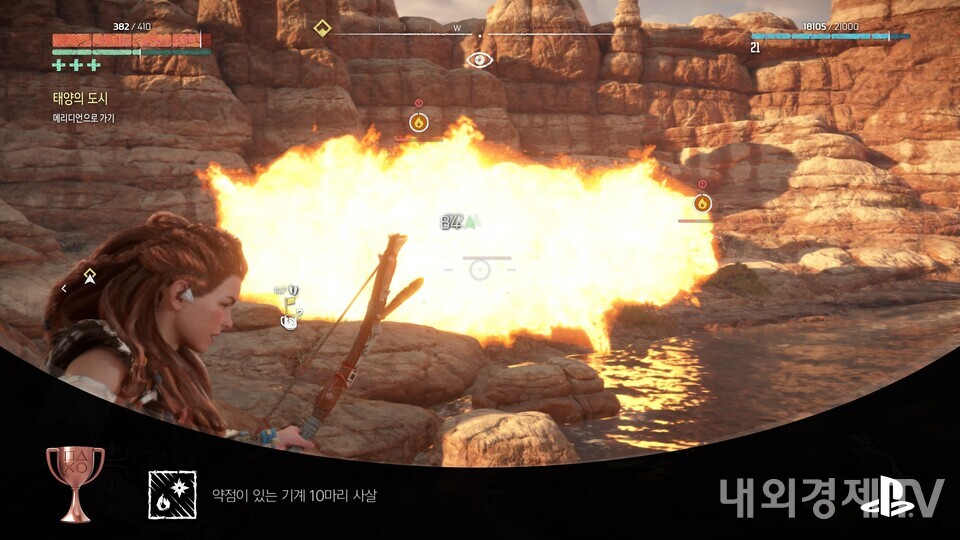Click the bronze trophy cup icon
Viewport: 960px width, 540px height.
pos(75,482)
